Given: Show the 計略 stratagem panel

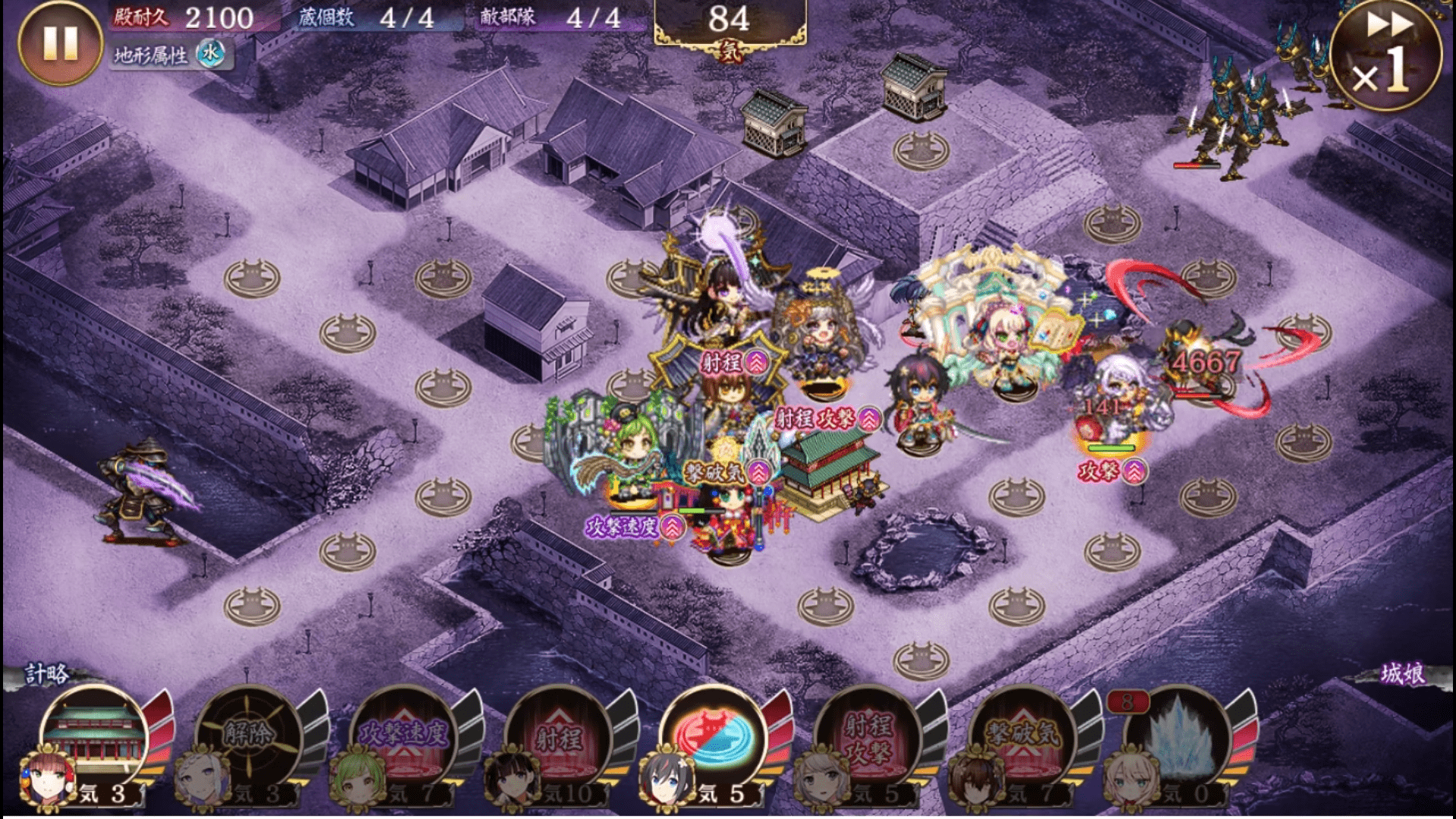Looking at the screenshot, I should point(47,673).
